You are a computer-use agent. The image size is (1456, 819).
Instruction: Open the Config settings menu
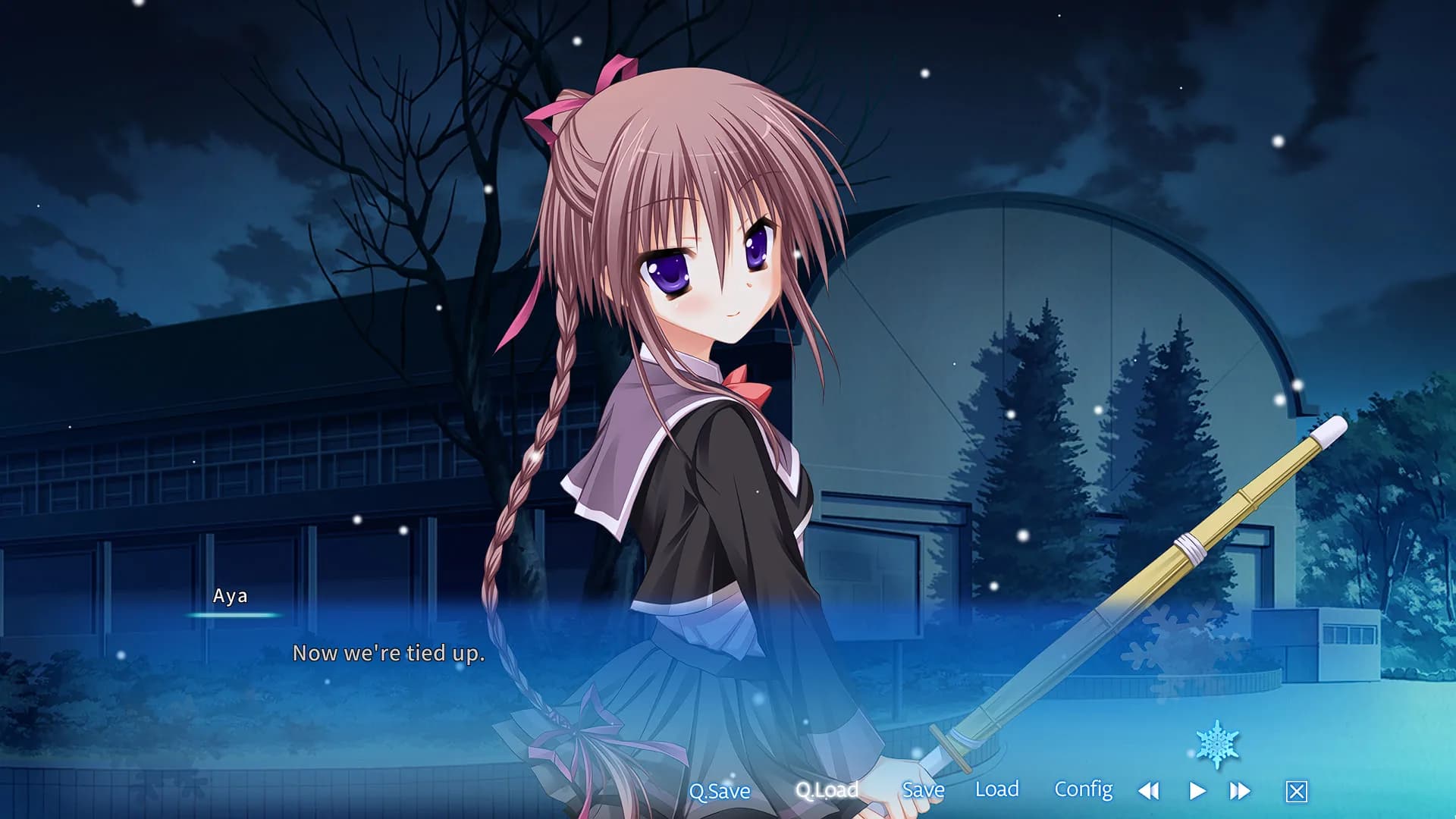[x=1084, y=790]
